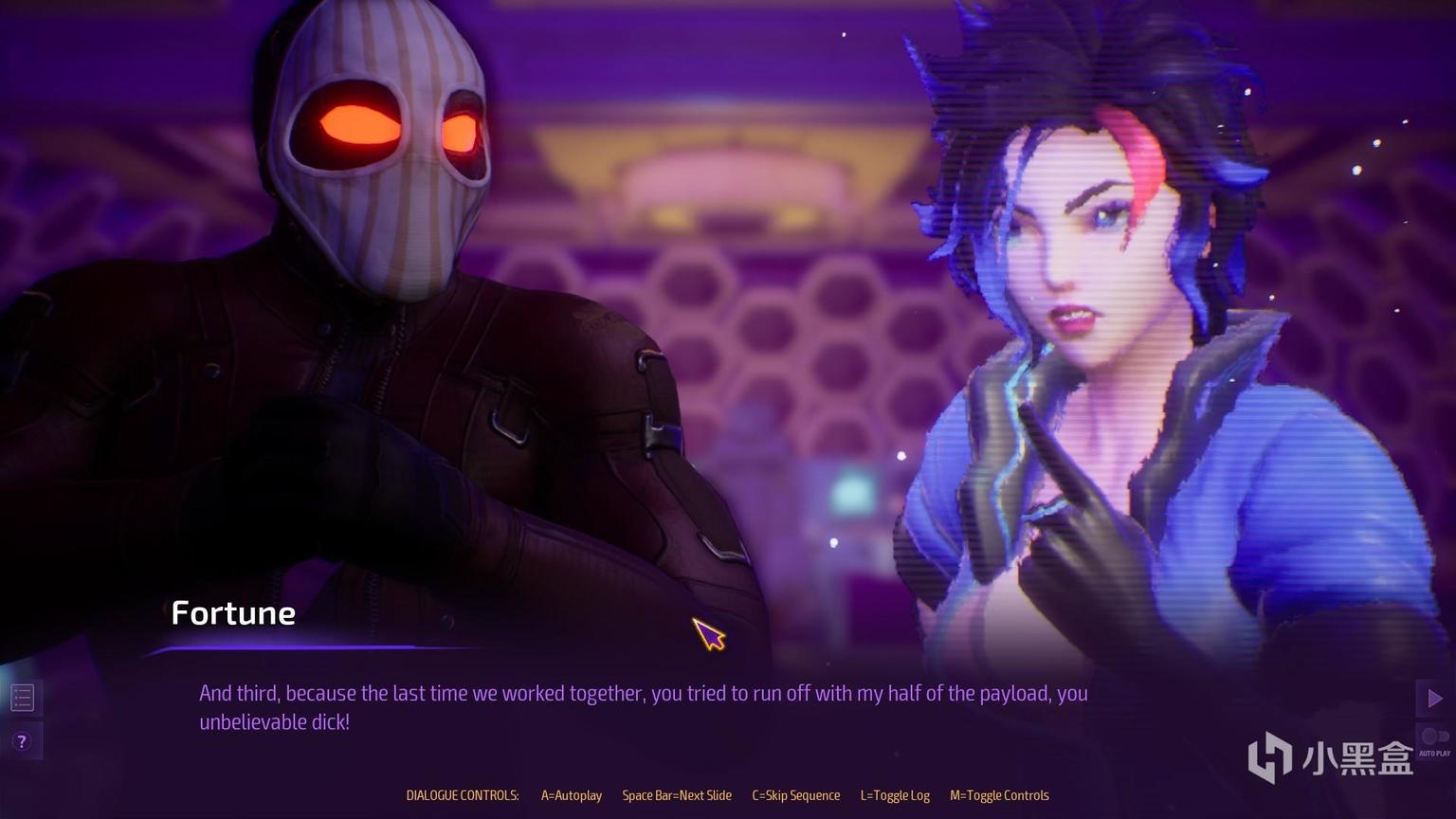
Task: Advance dialogue with the play arrow button
Action: [x=1434, y=699]
